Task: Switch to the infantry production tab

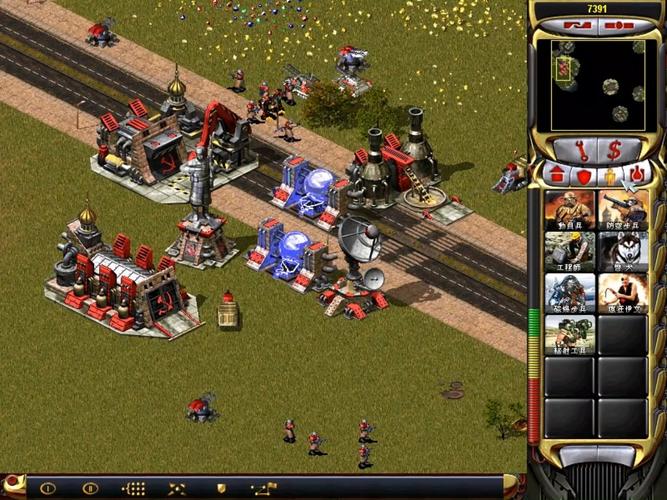Action: point(609,176)
